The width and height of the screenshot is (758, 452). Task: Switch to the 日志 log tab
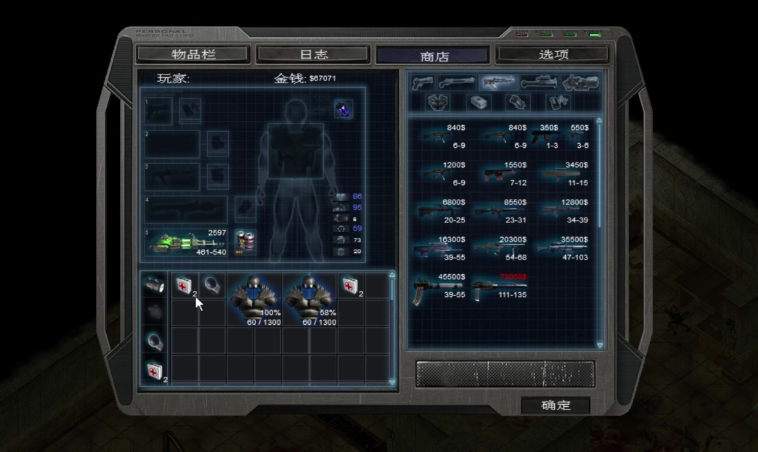coord(313,54)
